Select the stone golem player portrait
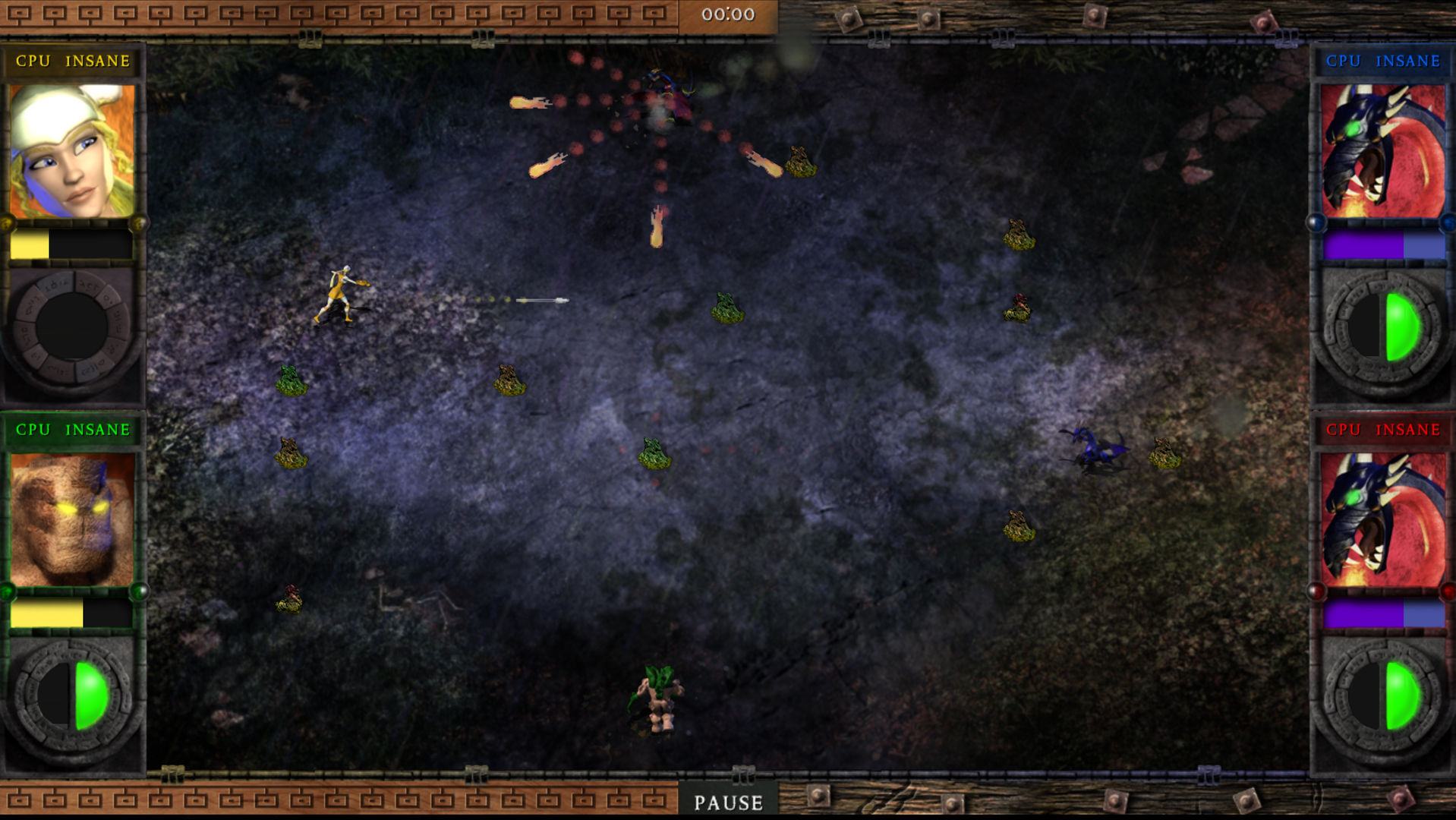 pyautogui.click(x=72, y=520)
